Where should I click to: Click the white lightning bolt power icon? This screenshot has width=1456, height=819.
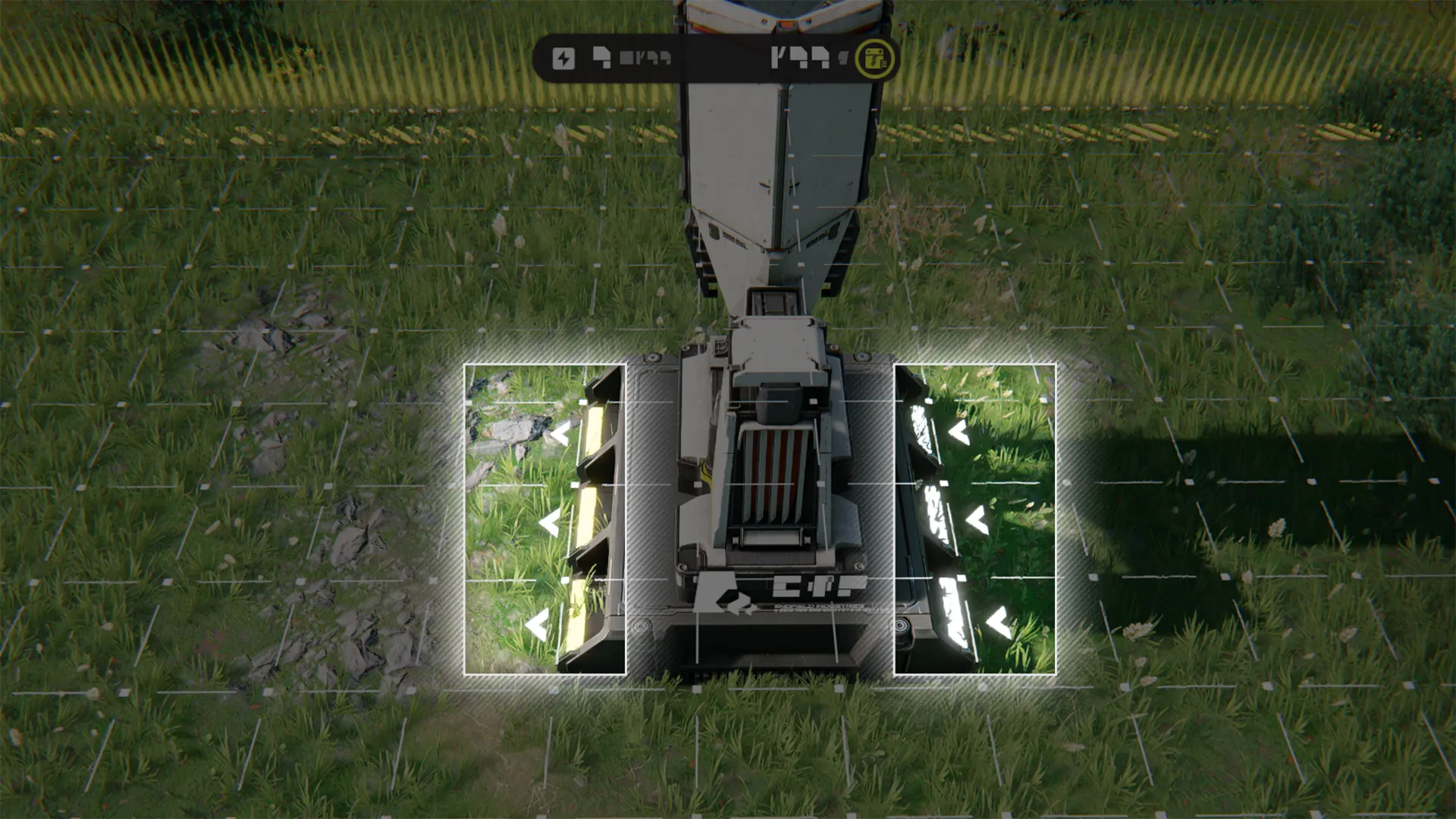click(x=563, y=58)
